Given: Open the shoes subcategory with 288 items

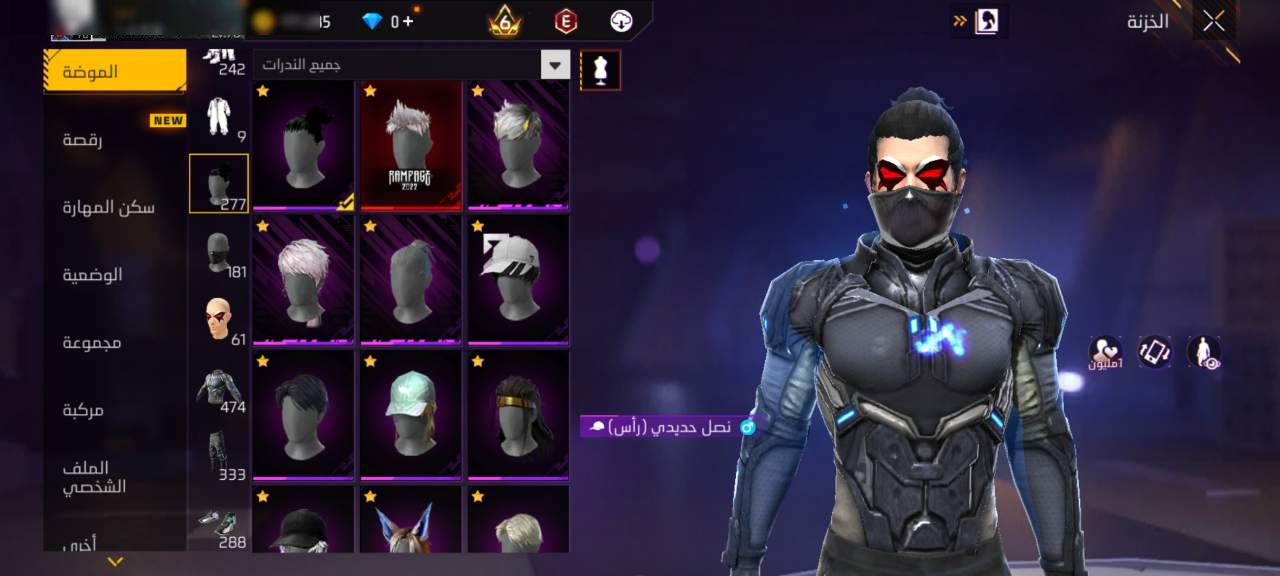Looking at the screenshot, I should tap(219, 524).
